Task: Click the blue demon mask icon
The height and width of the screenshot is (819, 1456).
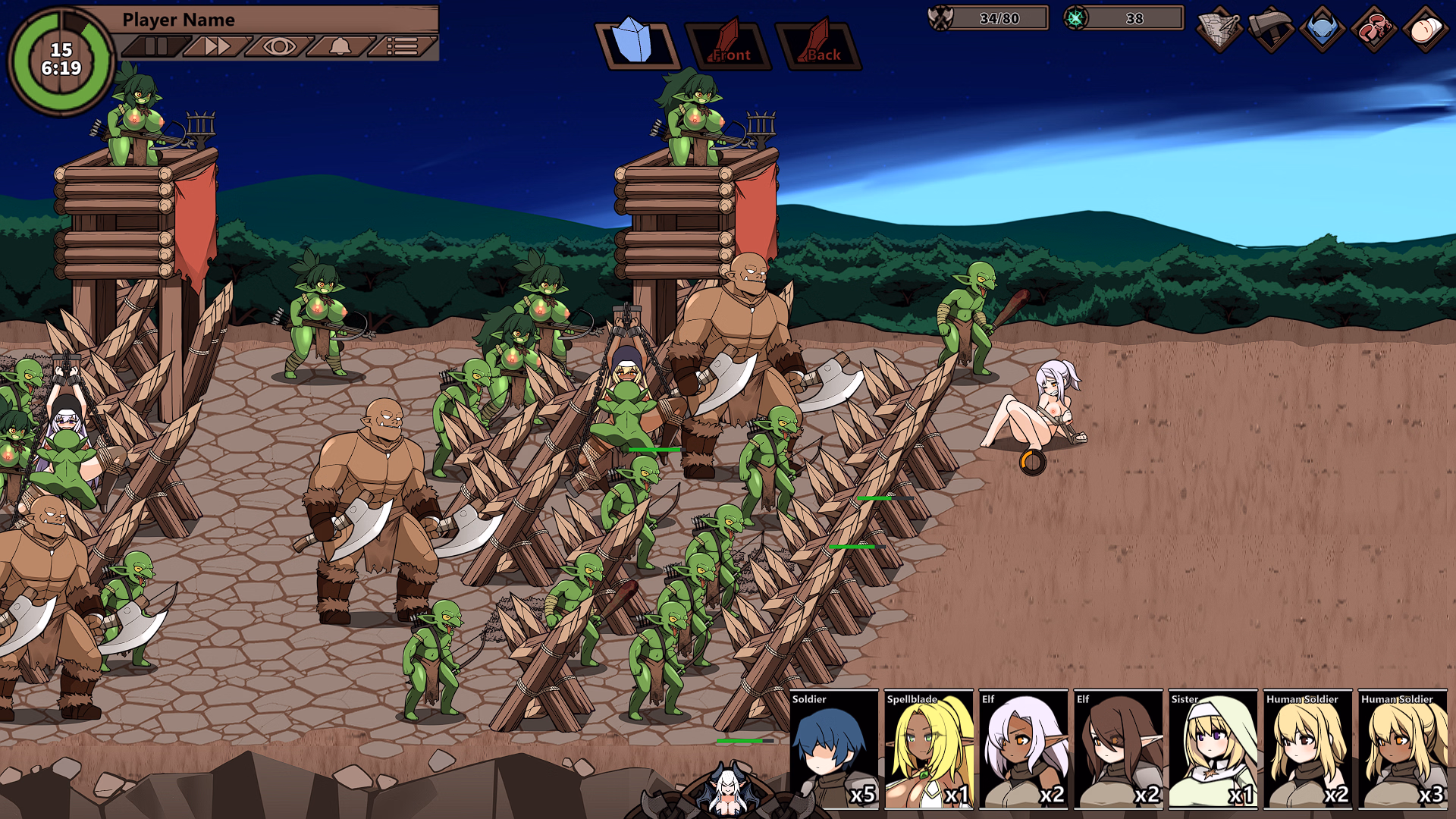Action: coord(1322,30)
